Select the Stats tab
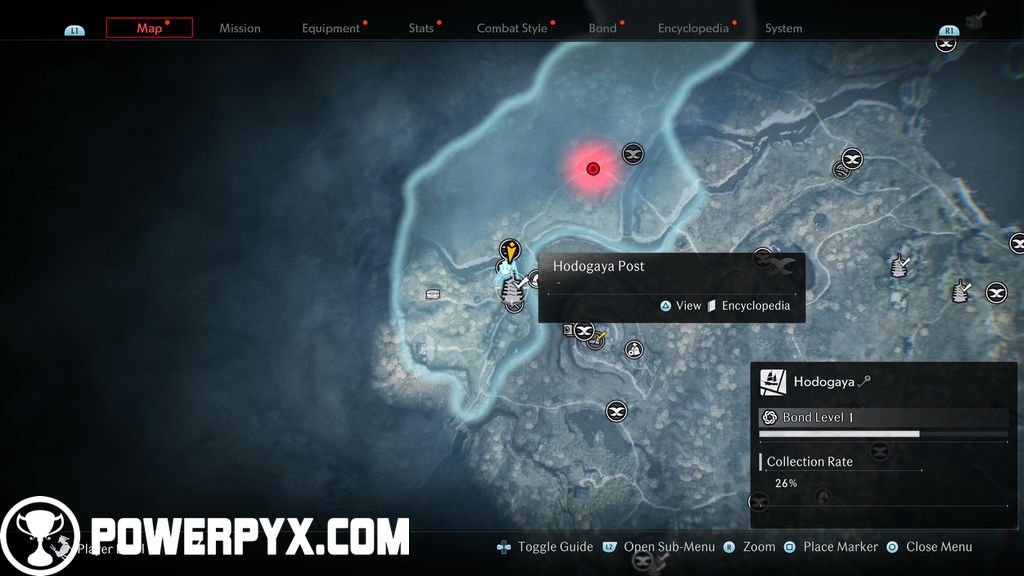 point(421,28)
